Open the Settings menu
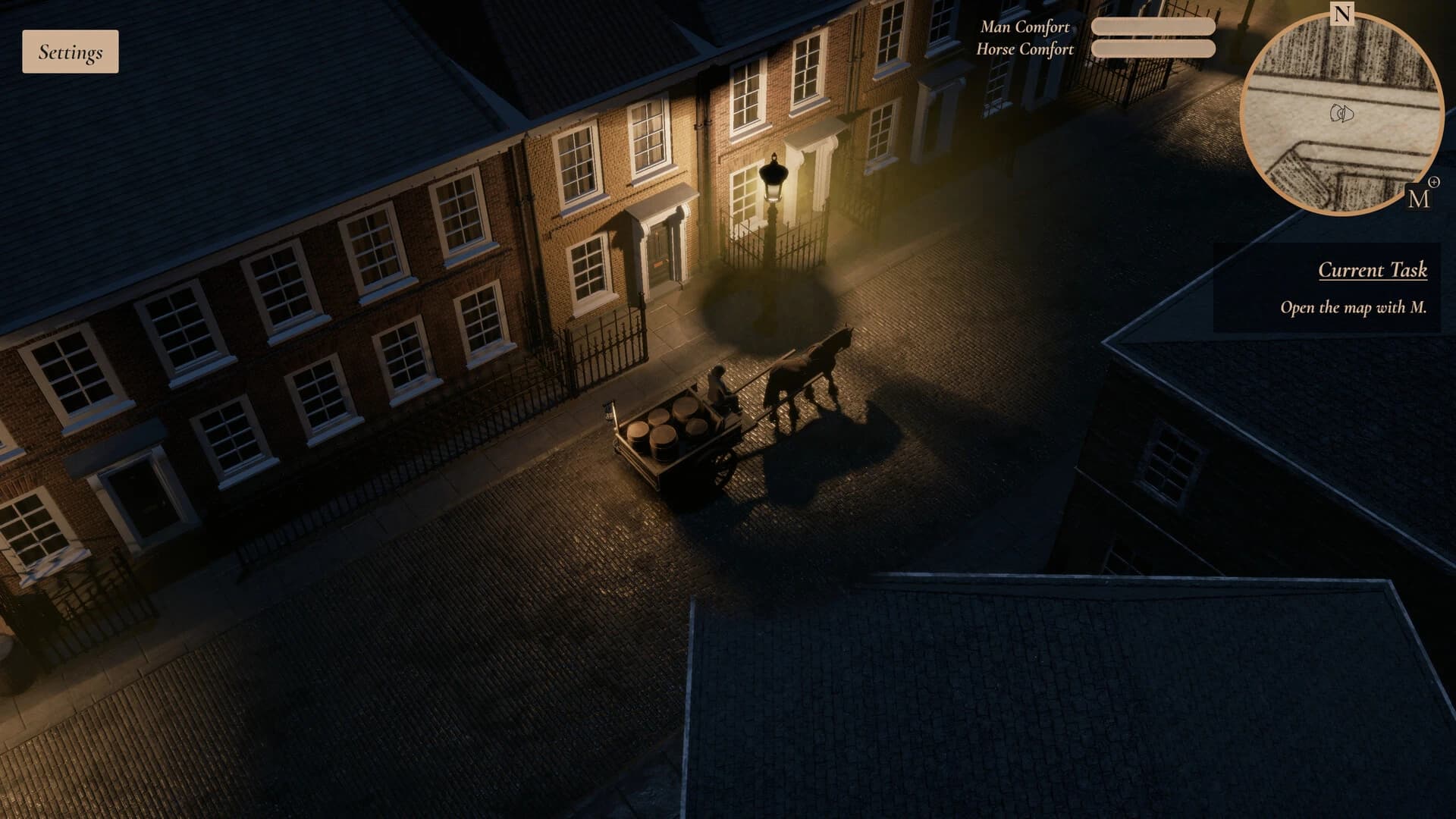 tap(70, 53)
